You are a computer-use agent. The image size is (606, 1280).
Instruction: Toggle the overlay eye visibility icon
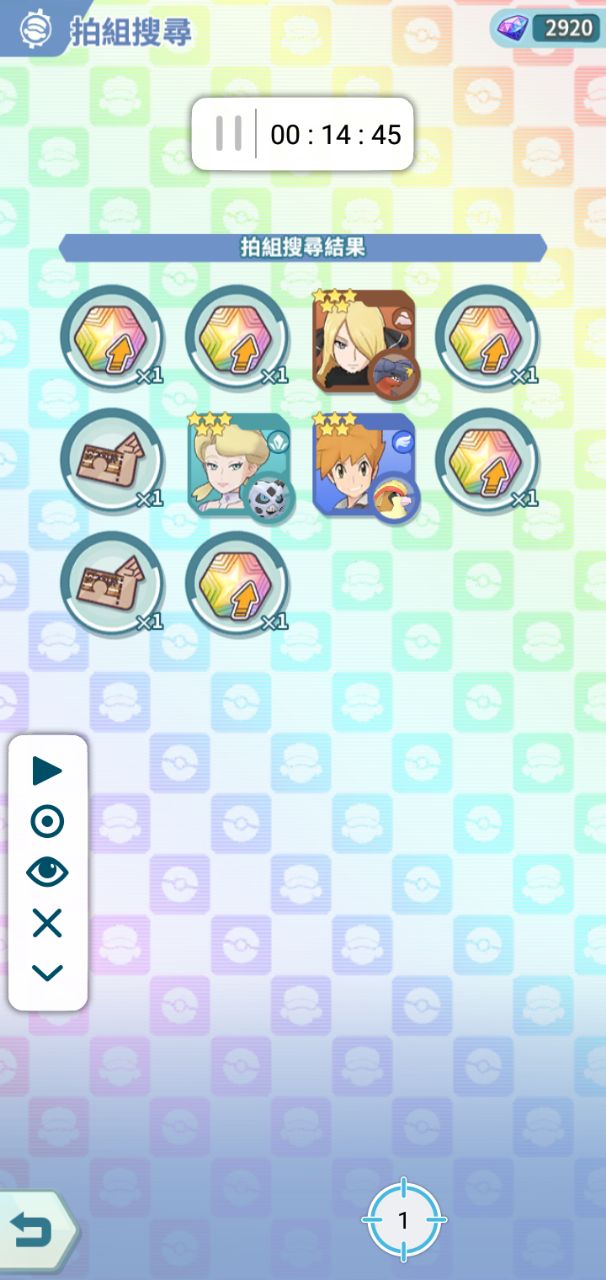pyautogui.click(x=47, y=873)
